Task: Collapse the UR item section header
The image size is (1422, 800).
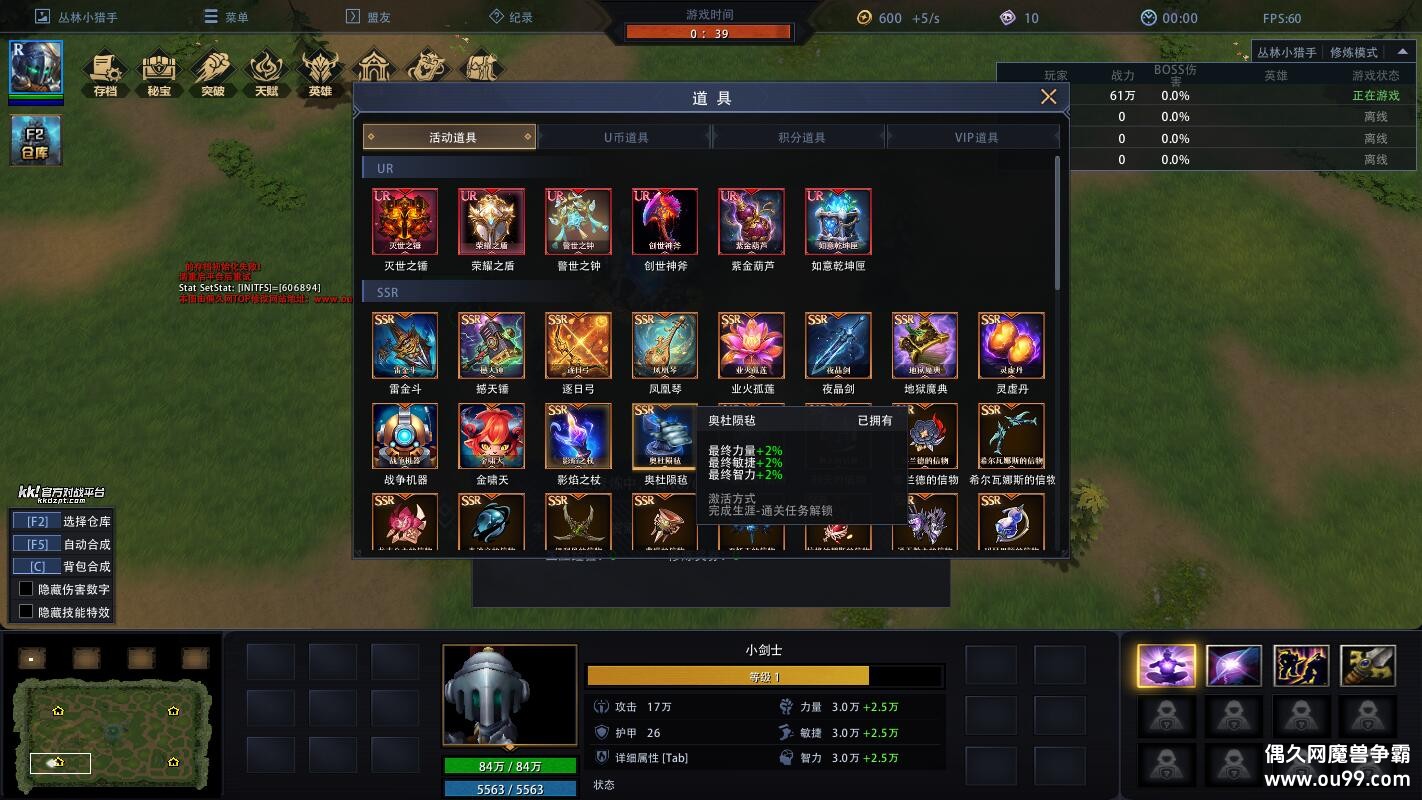Action: (x=385, y=168)
